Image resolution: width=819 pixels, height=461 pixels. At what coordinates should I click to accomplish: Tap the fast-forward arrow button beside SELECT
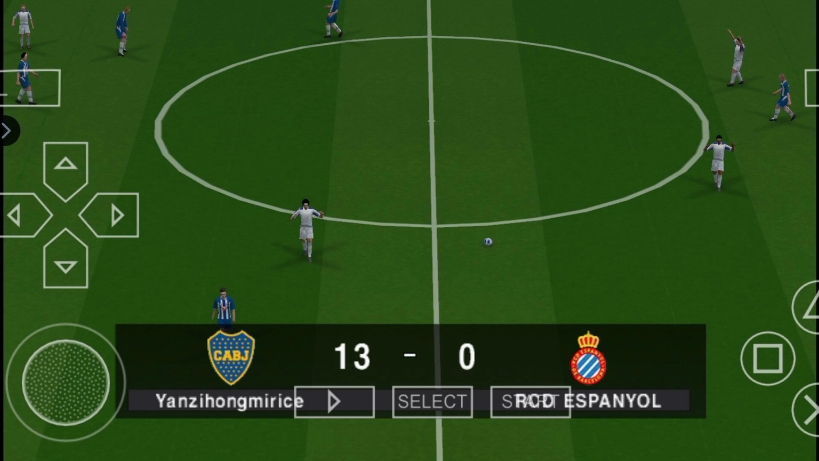coord(334,402)
